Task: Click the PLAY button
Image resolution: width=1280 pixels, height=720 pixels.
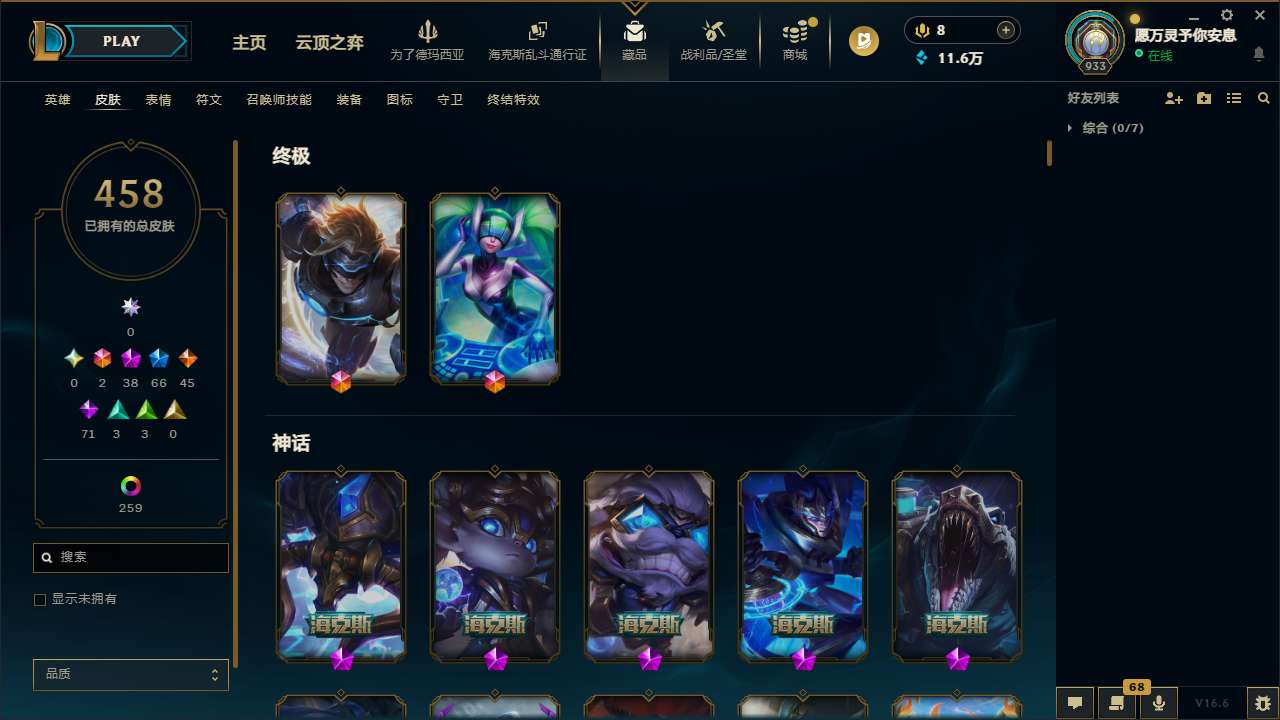Action: pyautogui.click(x=121, y=41)
